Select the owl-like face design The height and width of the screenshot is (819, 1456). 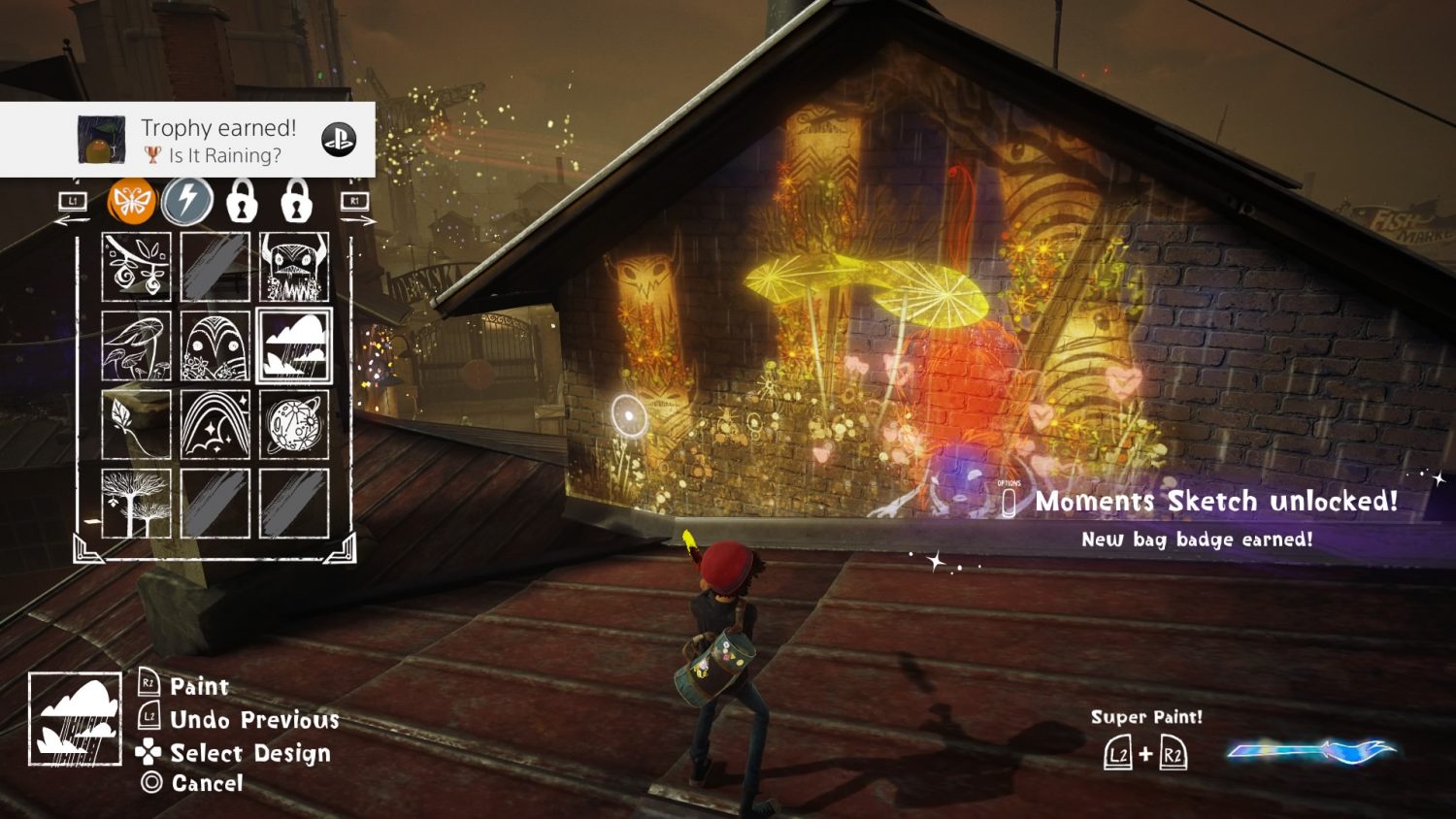[215, 346]
